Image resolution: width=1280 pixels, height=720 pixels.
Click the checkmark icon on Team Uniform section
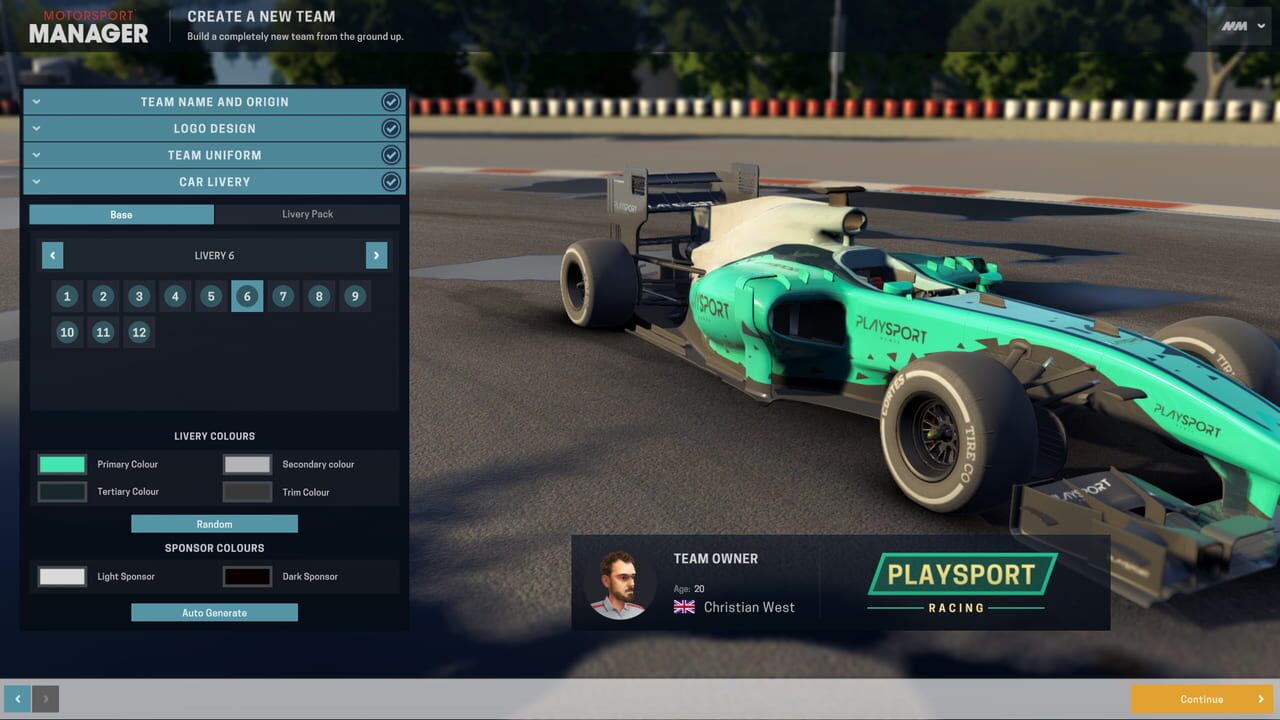tap(391, 154)
